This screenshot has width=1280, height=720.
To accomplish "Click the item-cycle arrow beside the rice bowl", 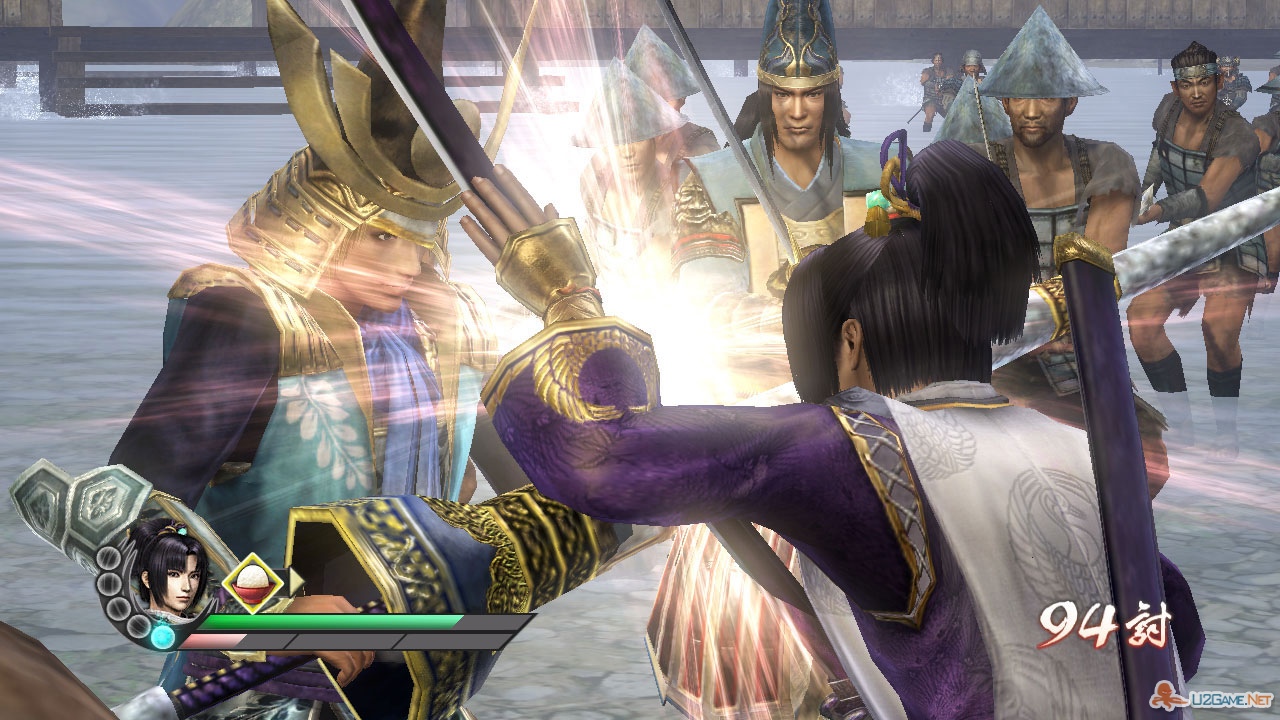I will (x=296, y=582).
